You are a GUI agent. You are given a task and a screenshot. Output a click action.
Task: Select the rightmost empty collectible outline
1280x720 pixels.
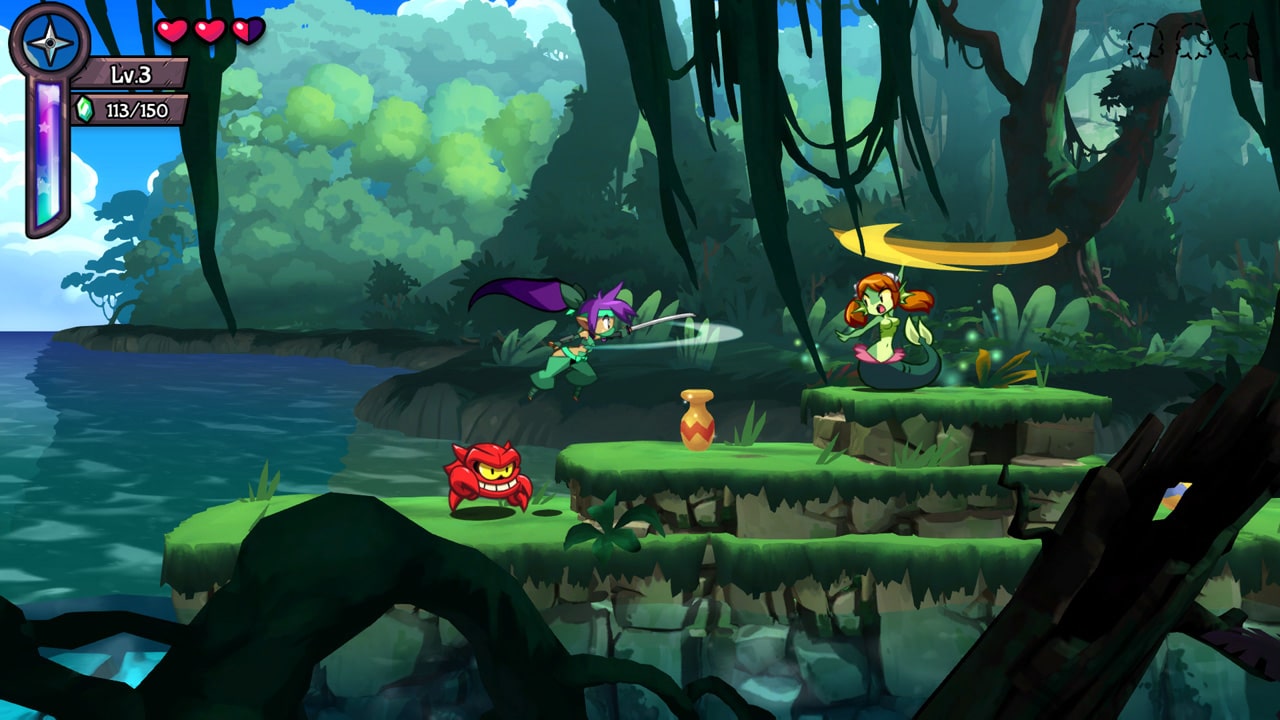pos(1240,40)
